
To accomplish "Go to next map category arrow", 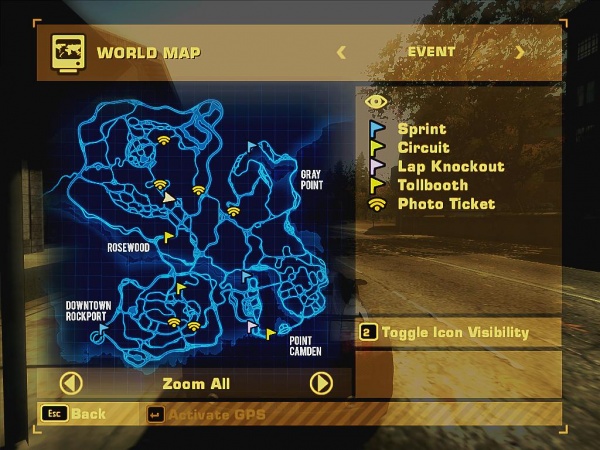I will [520, 52].
